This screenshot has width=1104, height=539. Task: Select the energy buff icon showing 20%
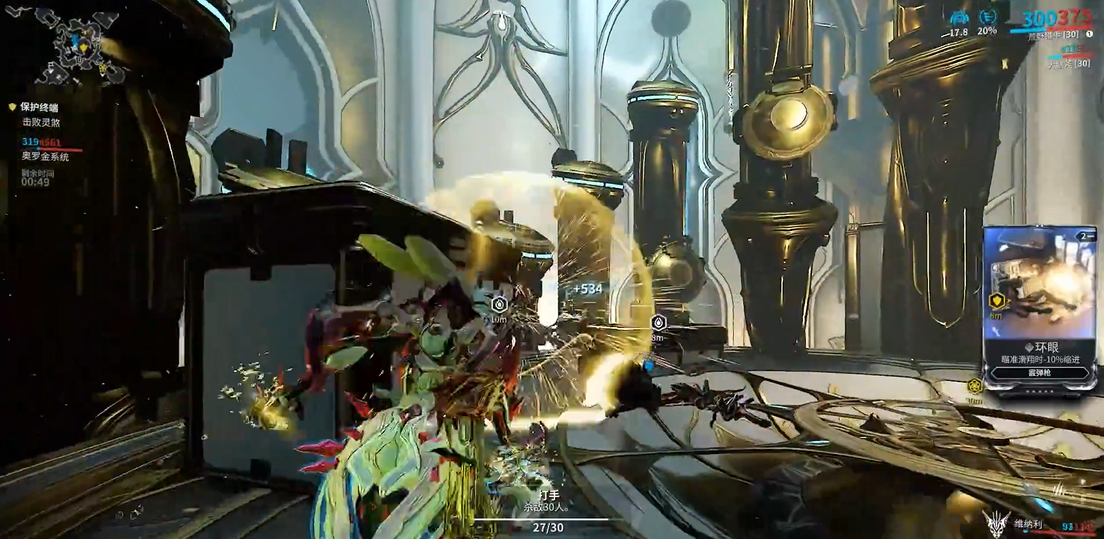click(x=988, y=18)
